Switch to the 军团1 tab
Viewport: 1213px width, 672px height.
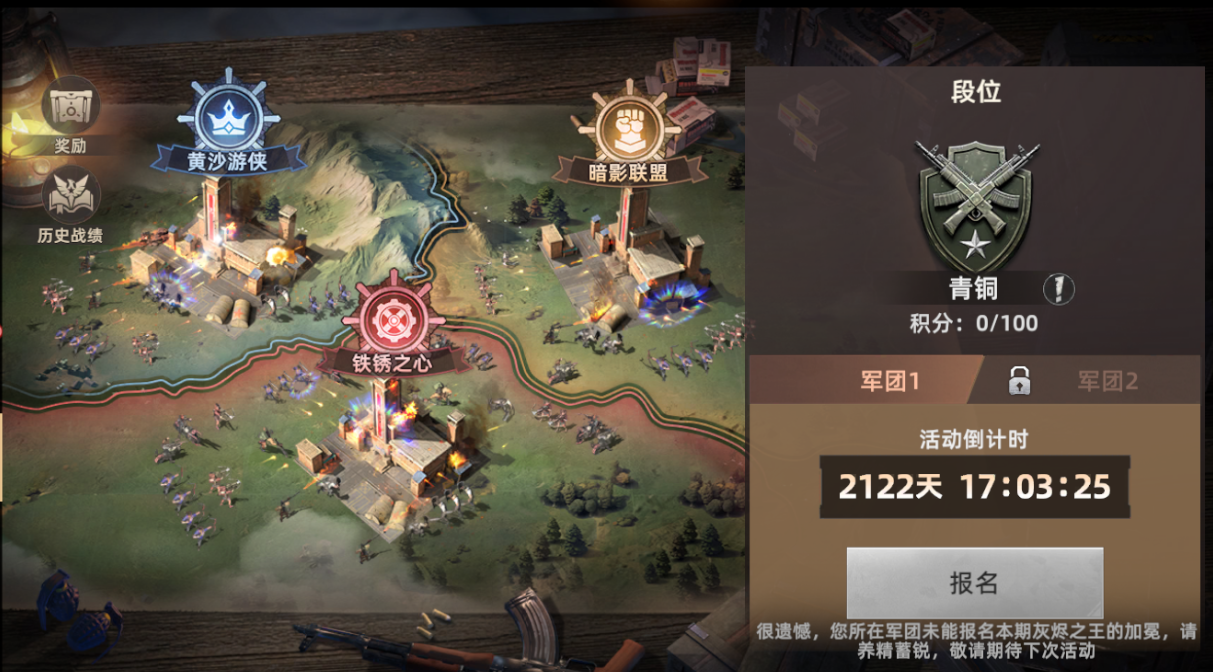pyautogui.click(x=865, y=381)
